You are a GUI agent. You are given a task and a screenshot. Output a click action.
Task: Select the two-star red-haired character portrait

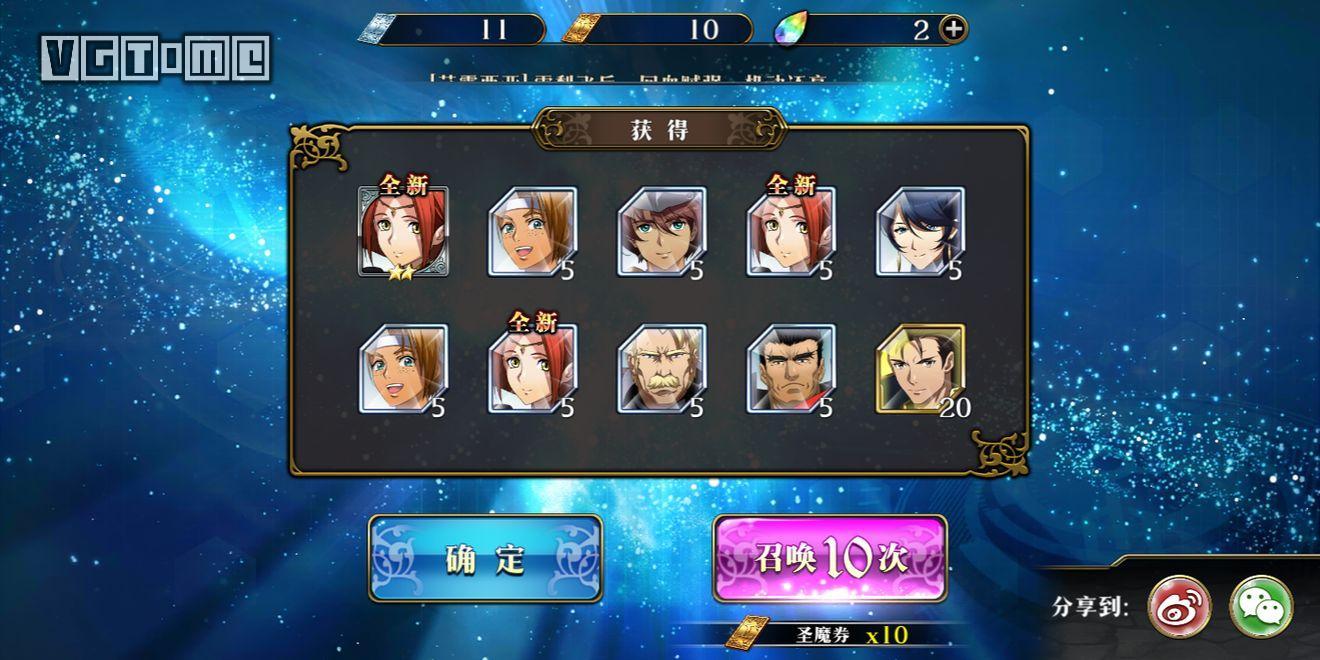403,231
